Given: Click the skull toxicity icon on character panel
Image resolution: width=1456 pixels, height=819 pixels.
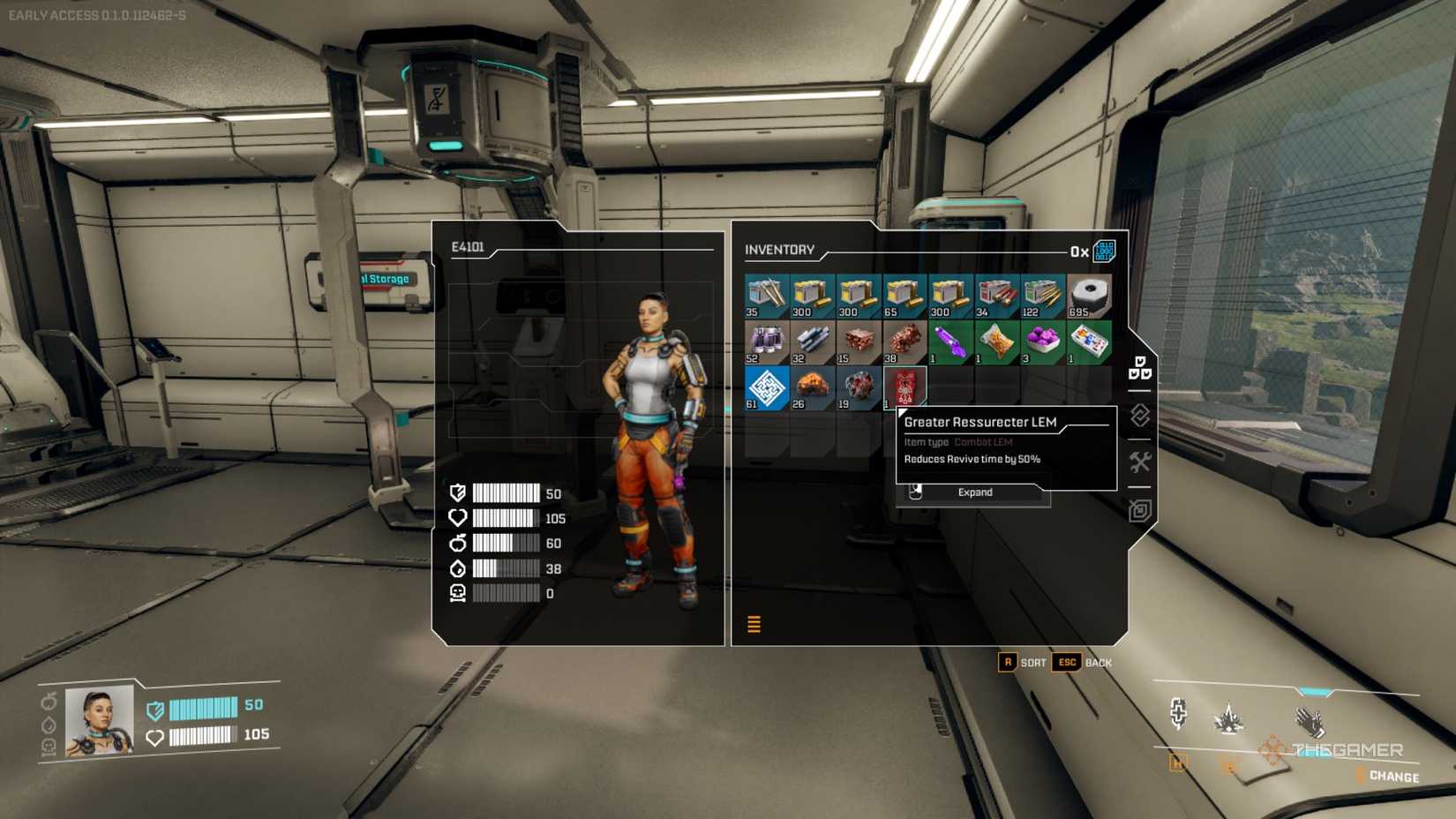Looking at the screenshot, I should pos(456,594).
